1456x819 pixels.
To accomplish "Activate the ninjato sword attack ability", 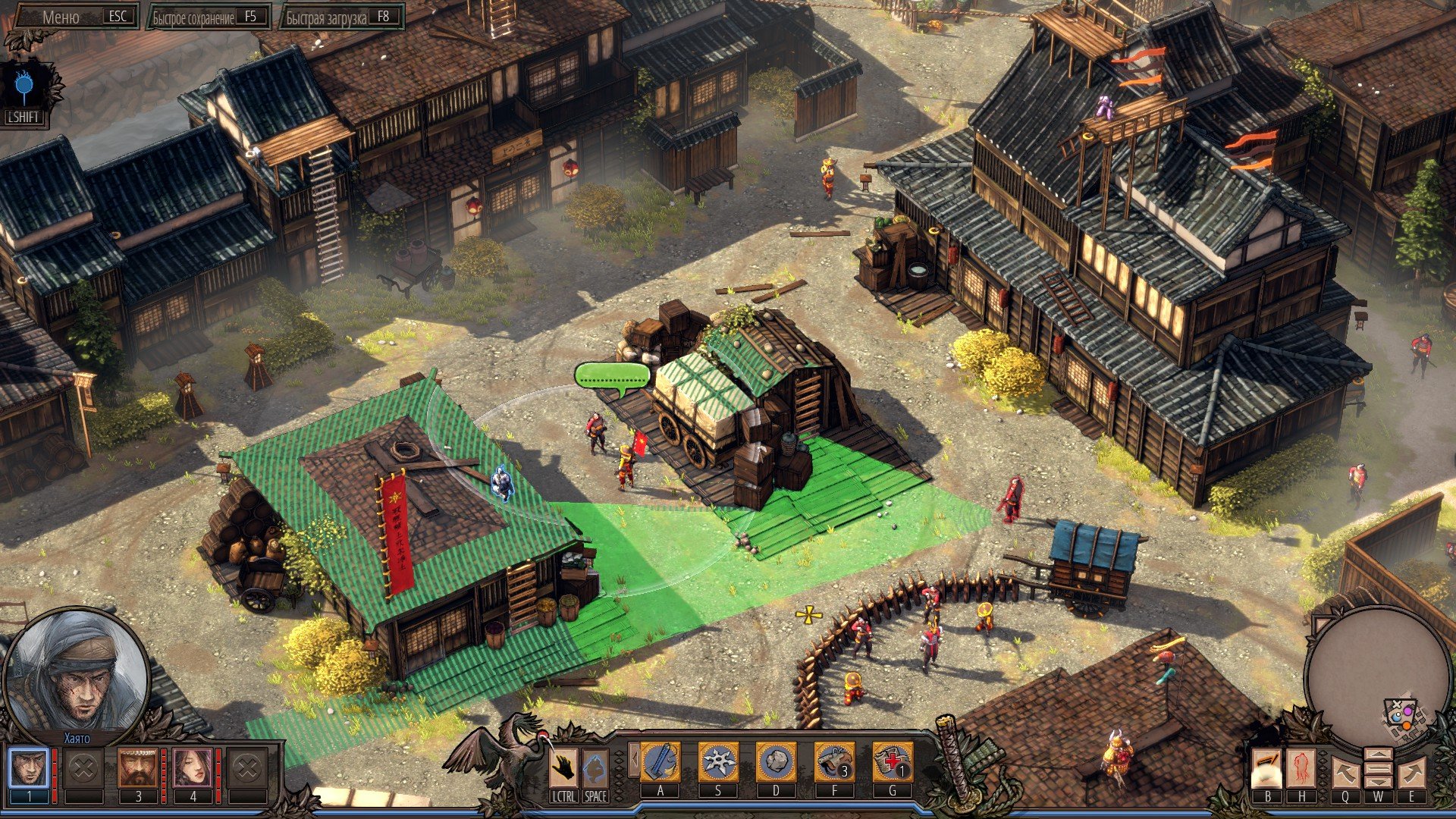I will tap(660, 762).
